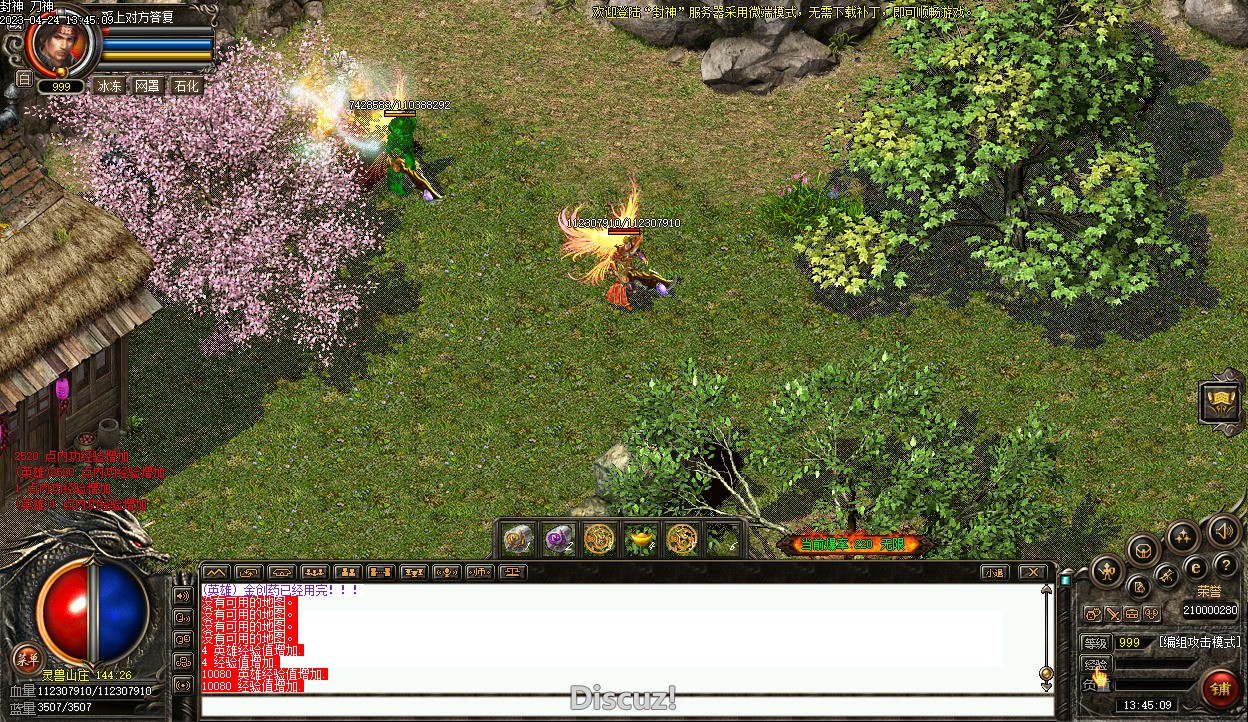Open the skills menu with three sparkles
This screenshot has height=722, width=1248.
click(1183, 537)
